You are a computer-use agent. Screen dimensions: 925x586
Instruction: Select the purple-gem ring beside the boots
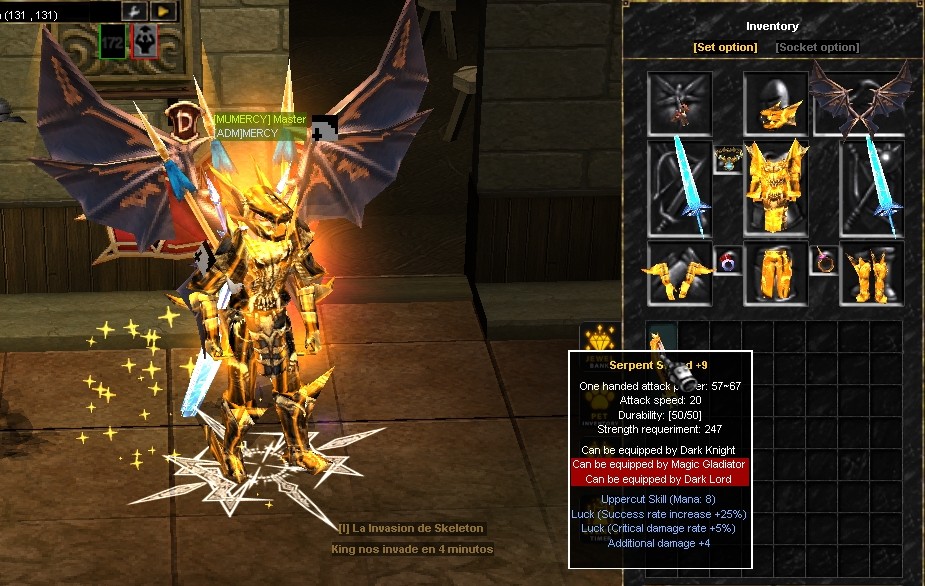(824, 260)
